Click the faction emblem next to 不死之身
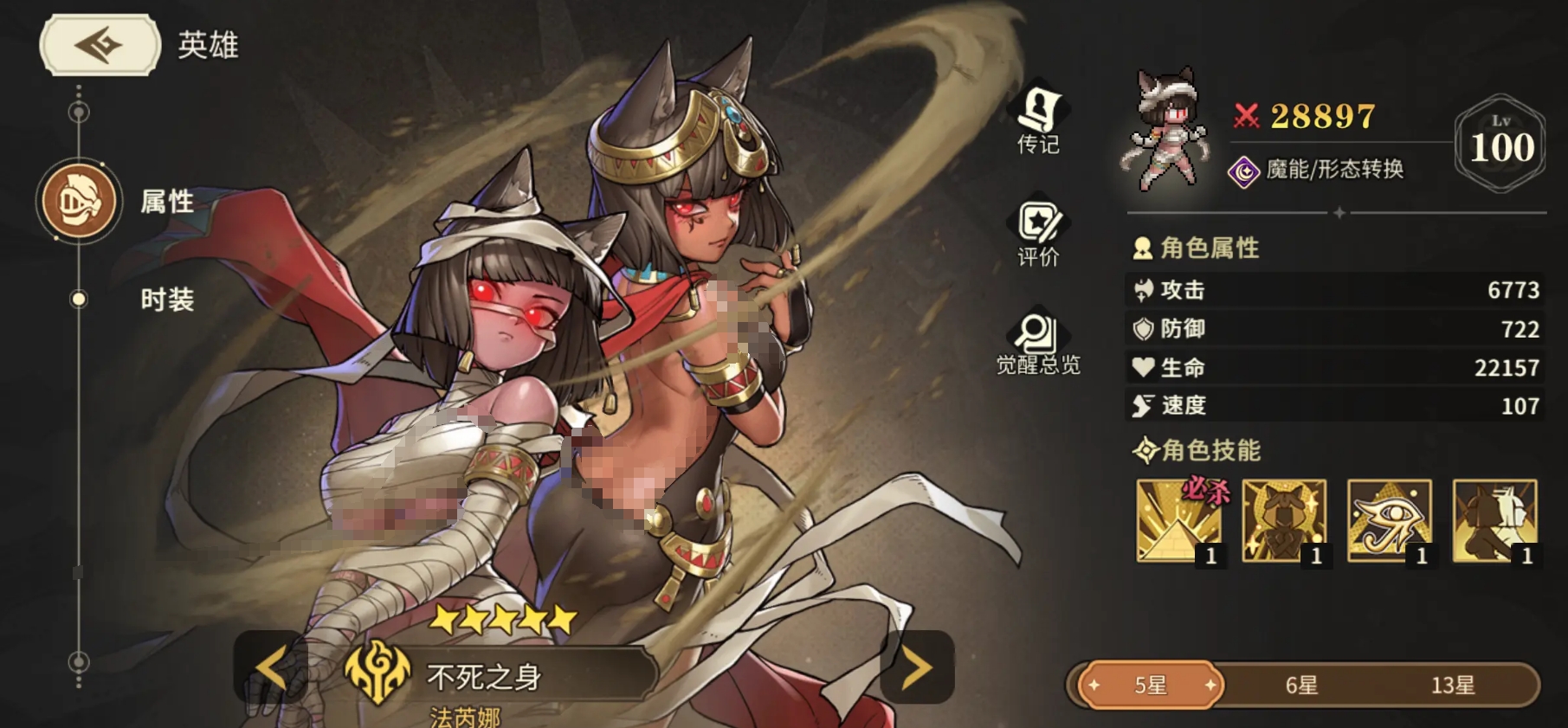 coord(378,679)
